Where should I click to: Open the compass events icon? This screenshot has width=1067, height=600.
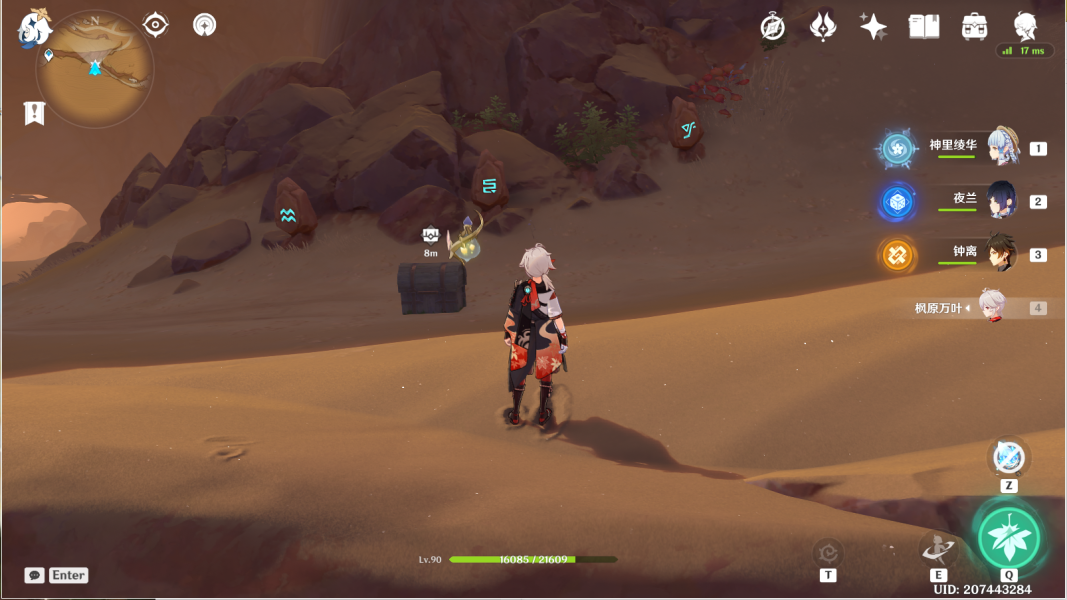tap(772, 27)
